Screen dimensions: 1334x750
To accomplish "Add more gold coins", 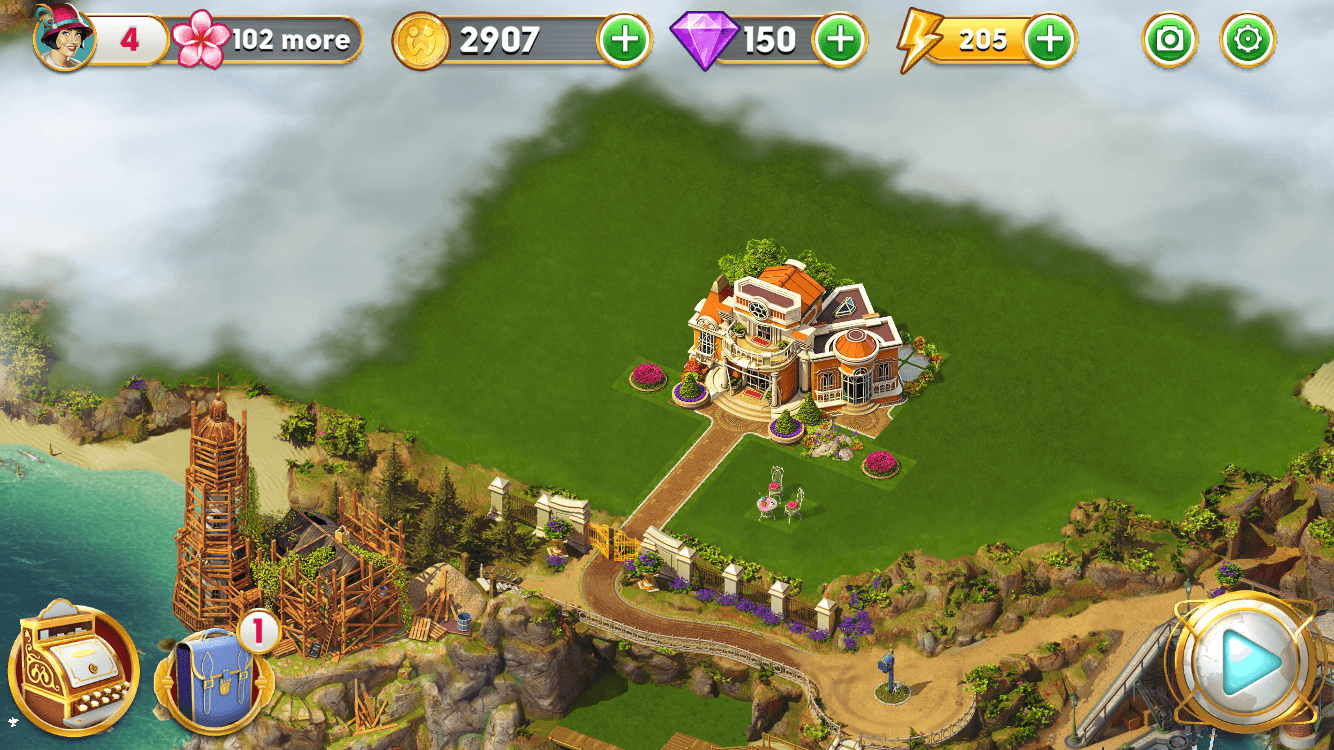I will tap(623, 41).
